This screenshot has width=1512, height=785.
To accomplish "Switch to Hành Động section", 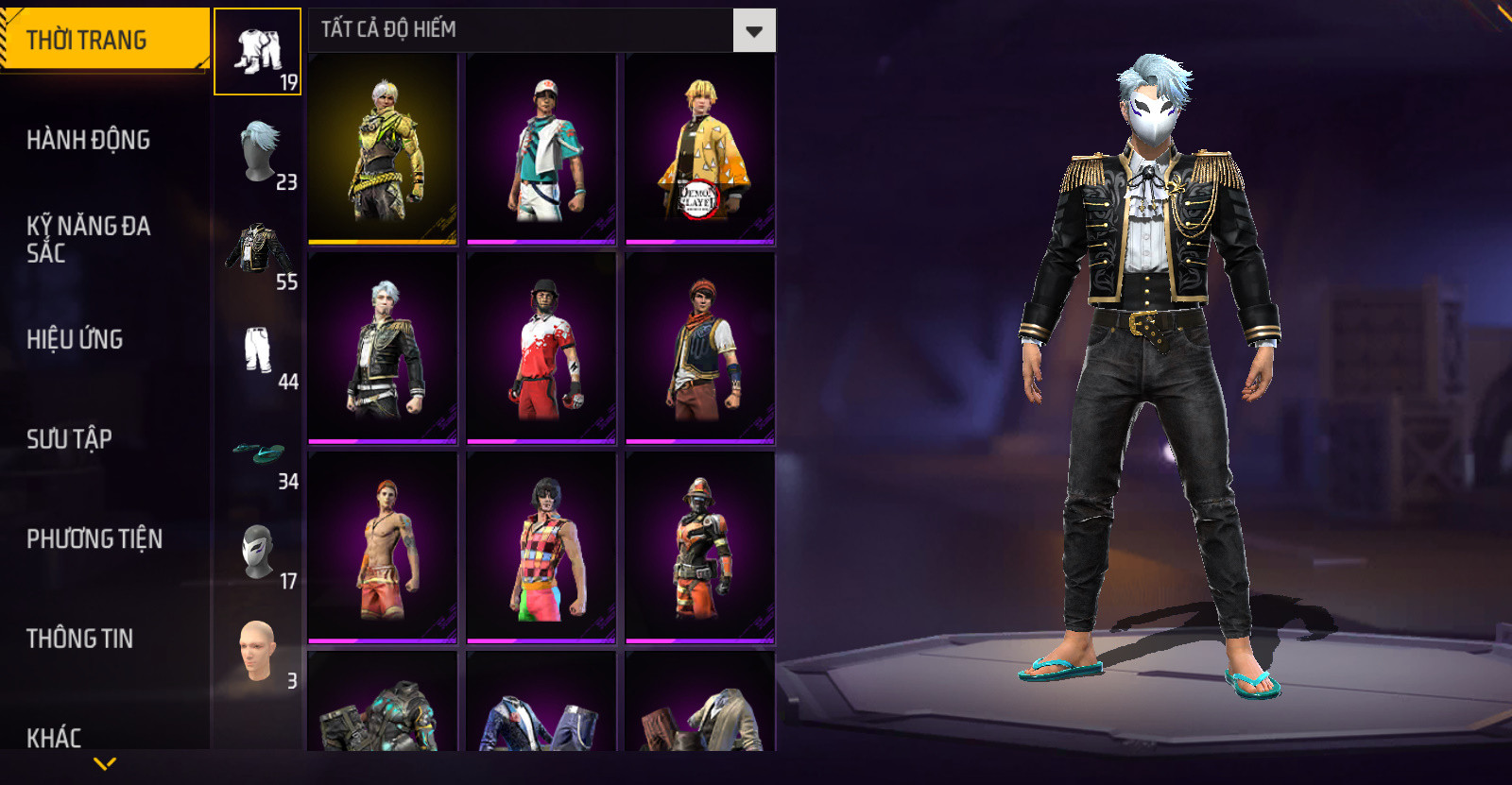I will [x=89, y=140].
